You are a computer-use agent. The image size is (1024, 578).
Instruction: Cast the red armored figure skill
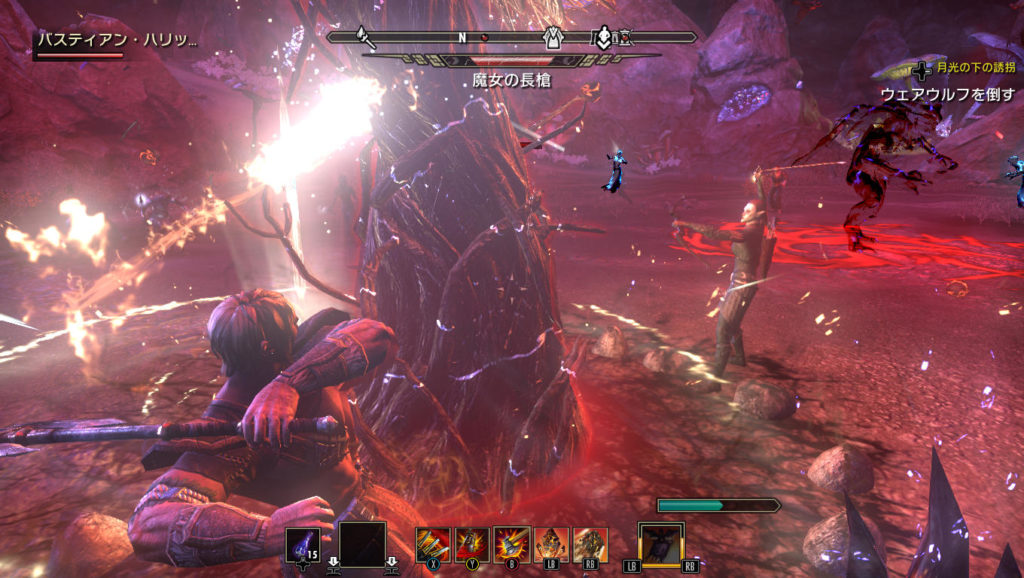[472, 544]
